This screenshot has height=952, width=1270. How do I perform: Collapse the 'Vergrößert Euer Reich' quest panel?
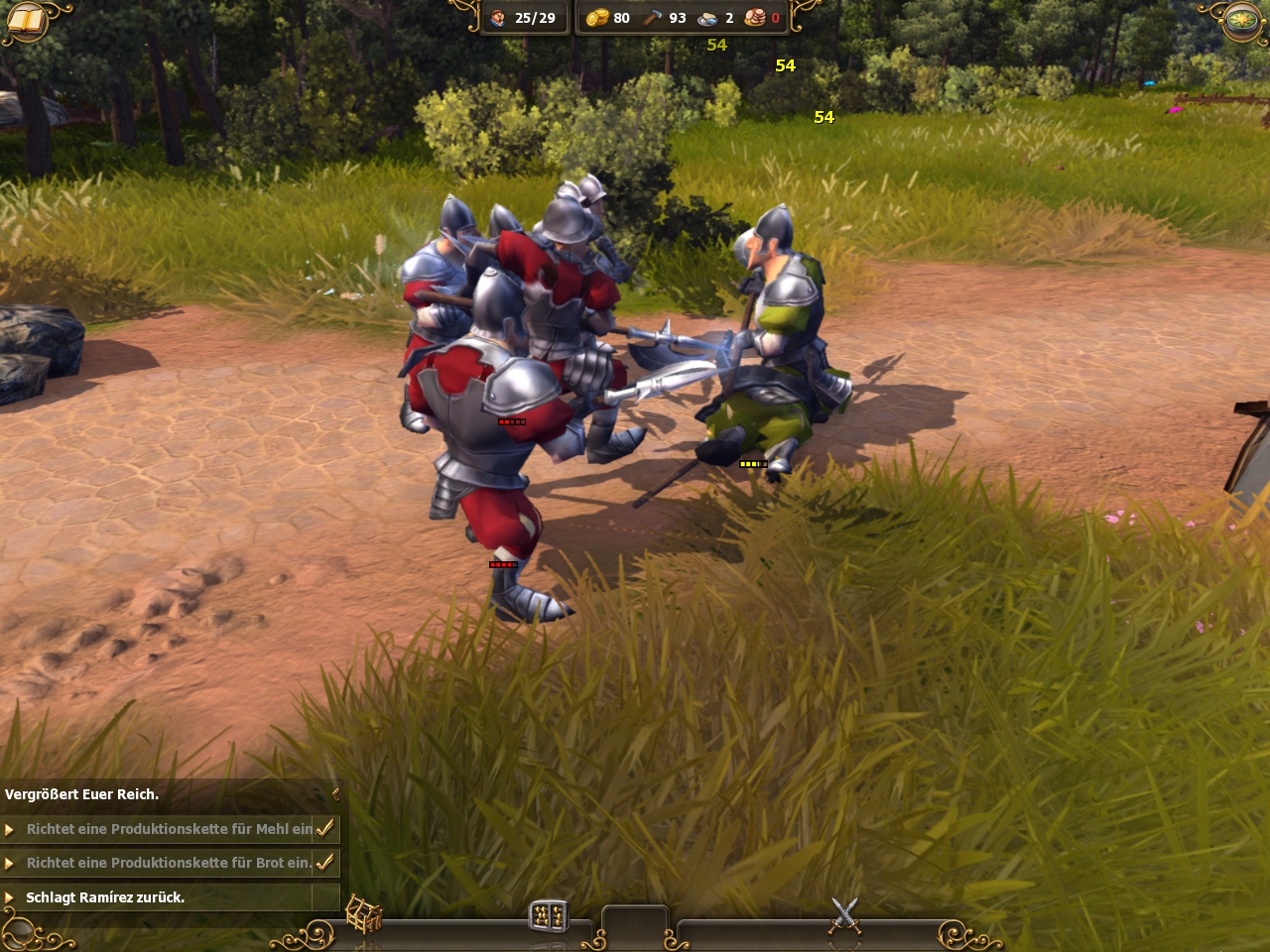coord(335,794)
